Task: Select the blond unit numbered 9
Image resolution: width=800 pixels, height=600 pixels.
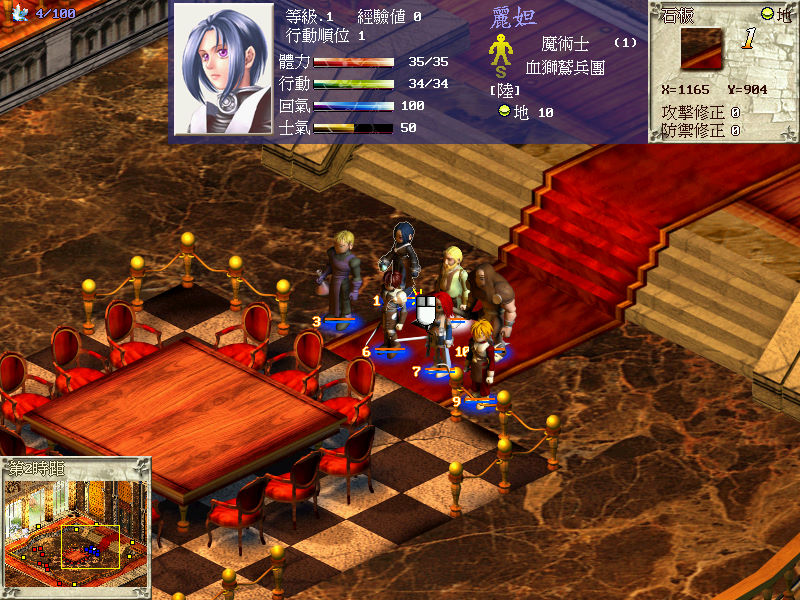Action: click(x=483, y=360)
